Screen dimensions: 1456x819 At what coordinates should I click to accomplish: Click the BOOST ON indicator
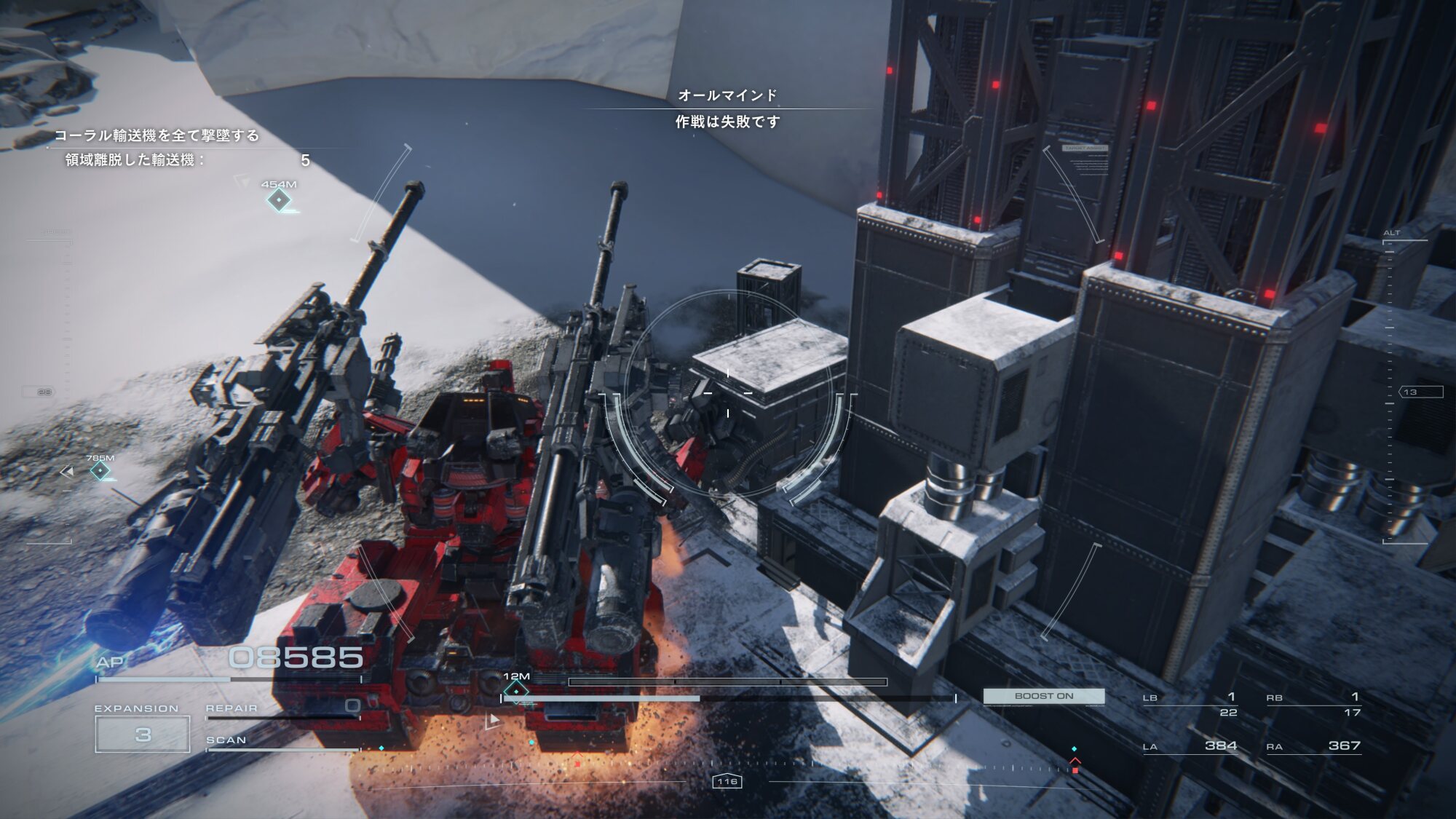point(1043,696)
